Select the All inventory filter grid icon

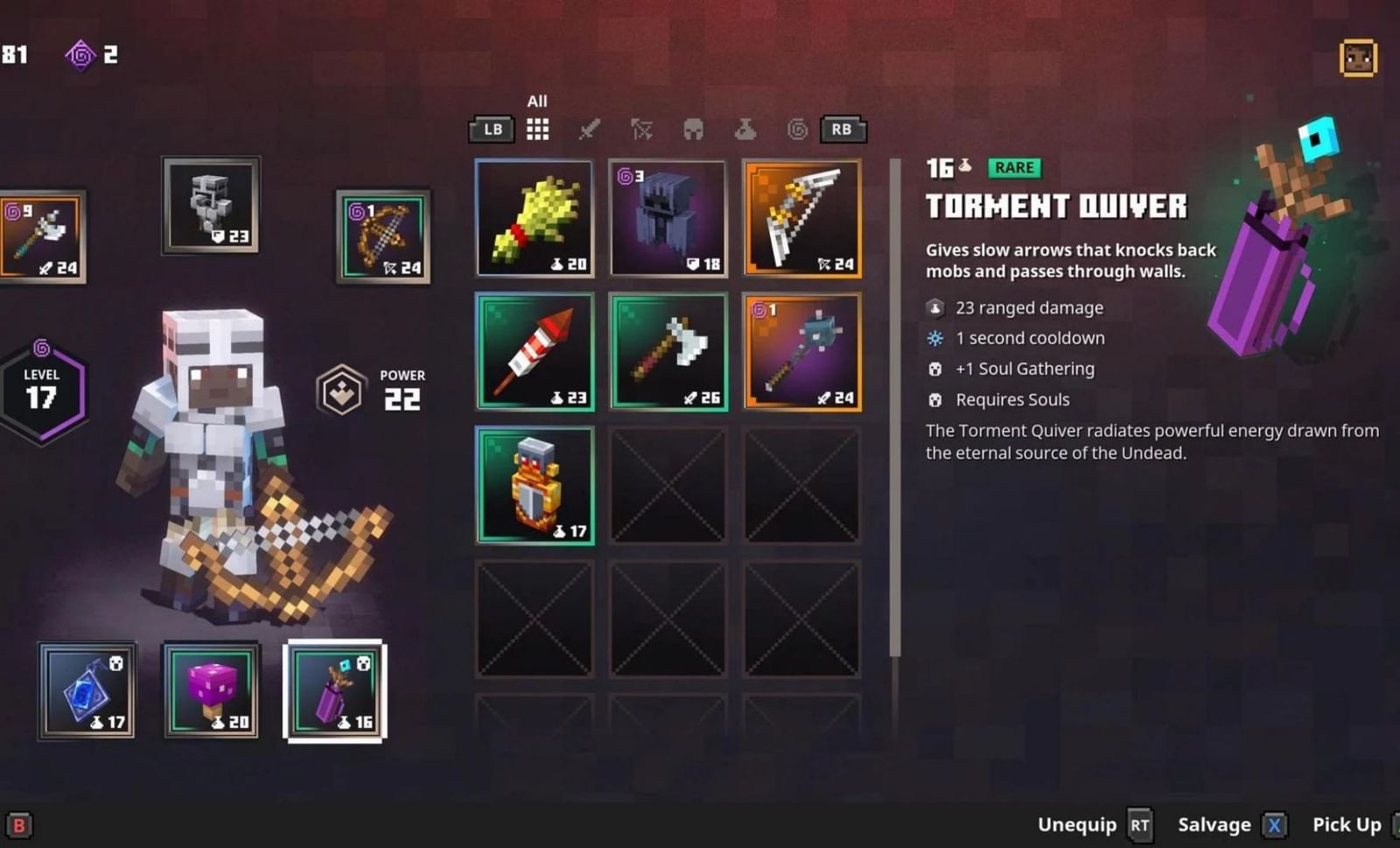click(536, 129)
